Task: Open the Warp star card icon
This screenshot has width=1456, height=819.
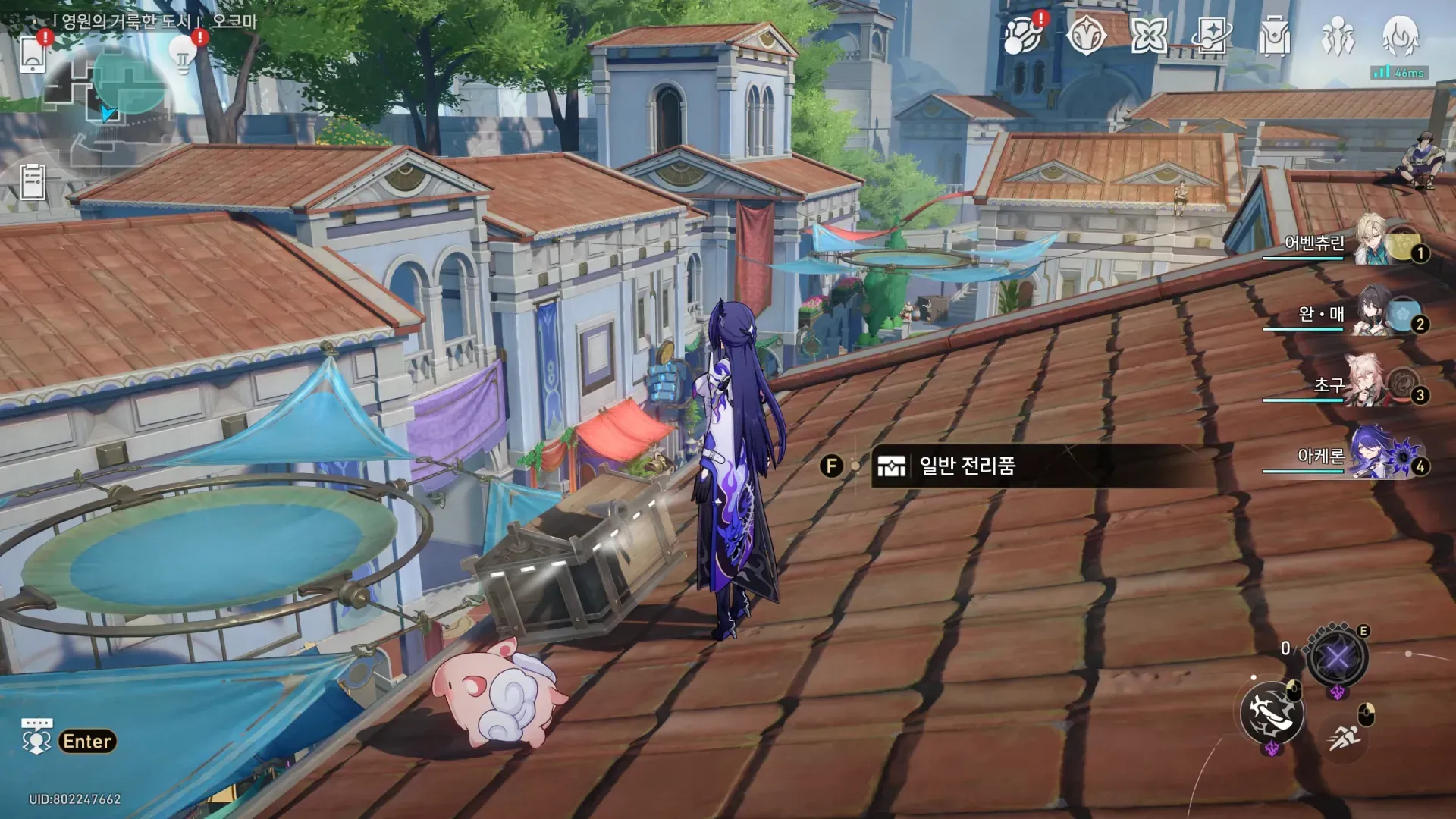Action: [1211, 35]
